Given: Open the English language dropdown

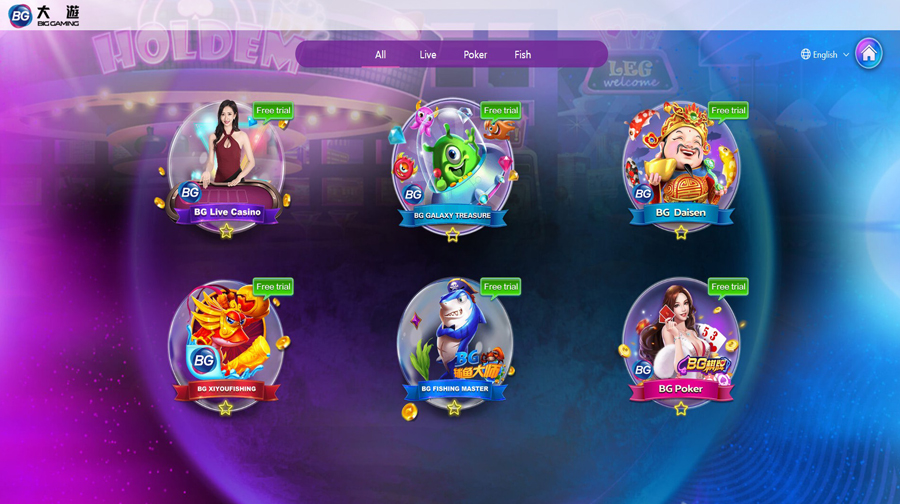Looking at the screenshot, I should coord(825,55).
